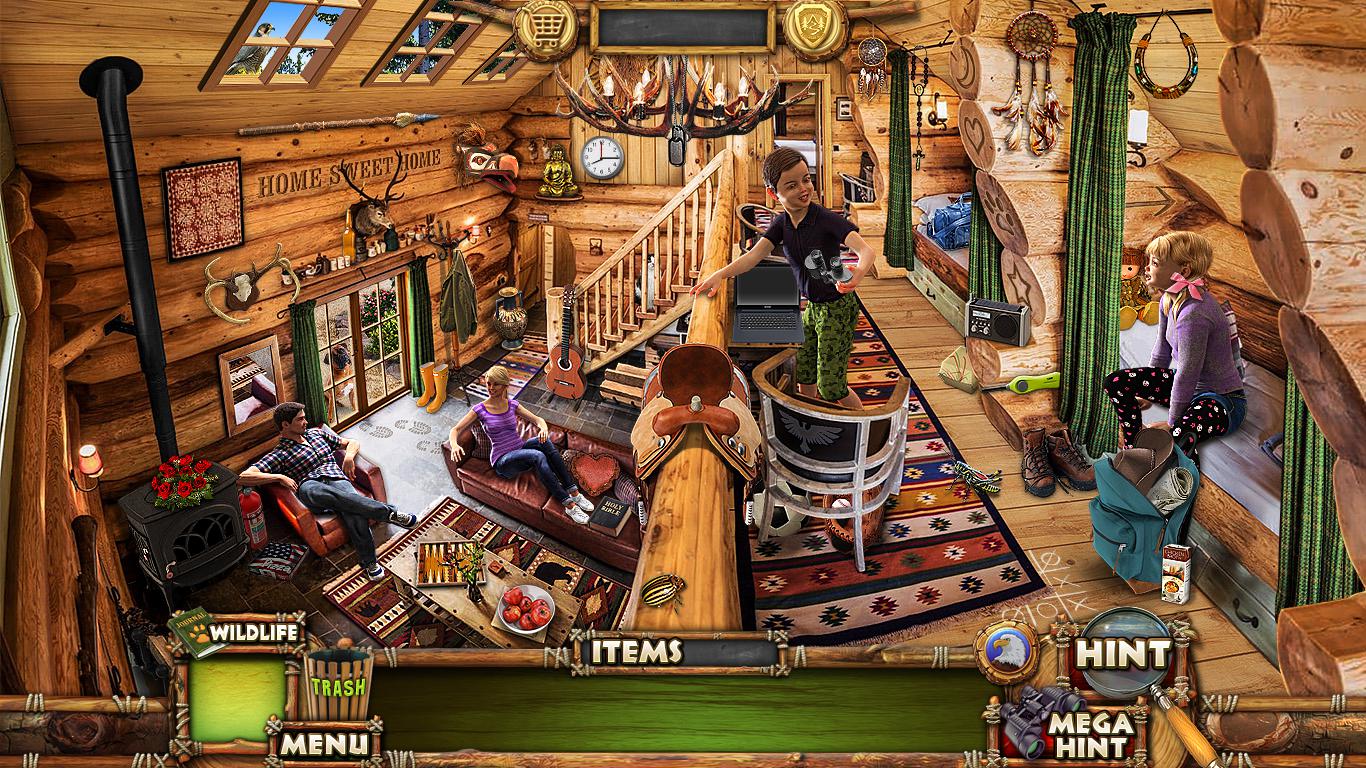Click the bald eagle medallion
Screen dimensions: 1366x768
click(x=1007, y=651)
